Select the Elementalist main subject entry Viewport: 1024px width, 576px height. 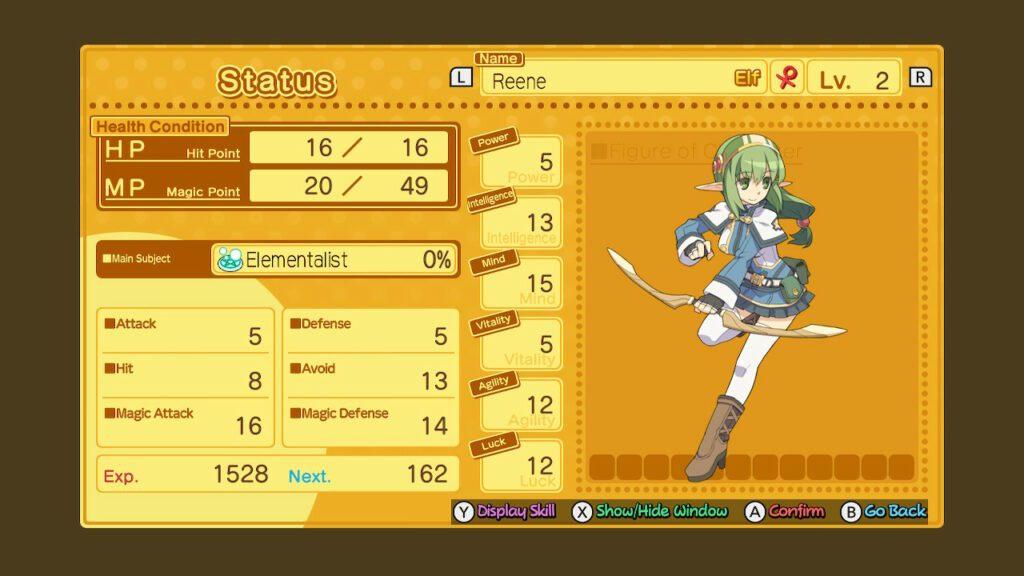point(334,260)
